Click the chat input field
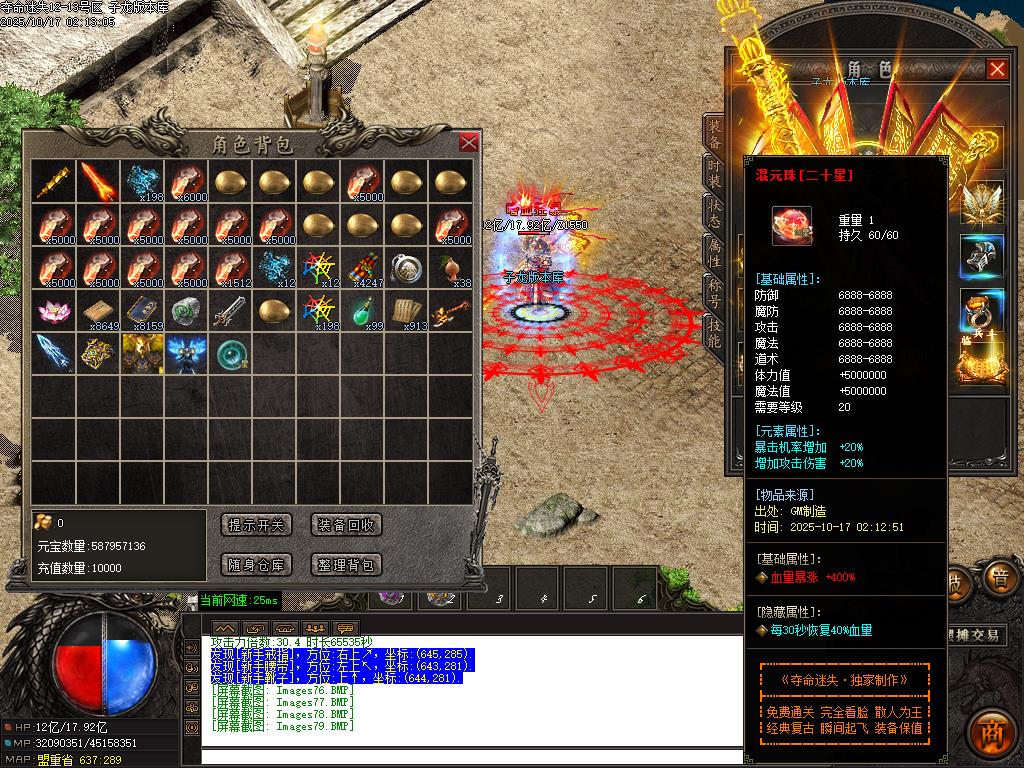The height and width of the screenshot is (768, 1024). pyautogui.click(x=470, y=756)
